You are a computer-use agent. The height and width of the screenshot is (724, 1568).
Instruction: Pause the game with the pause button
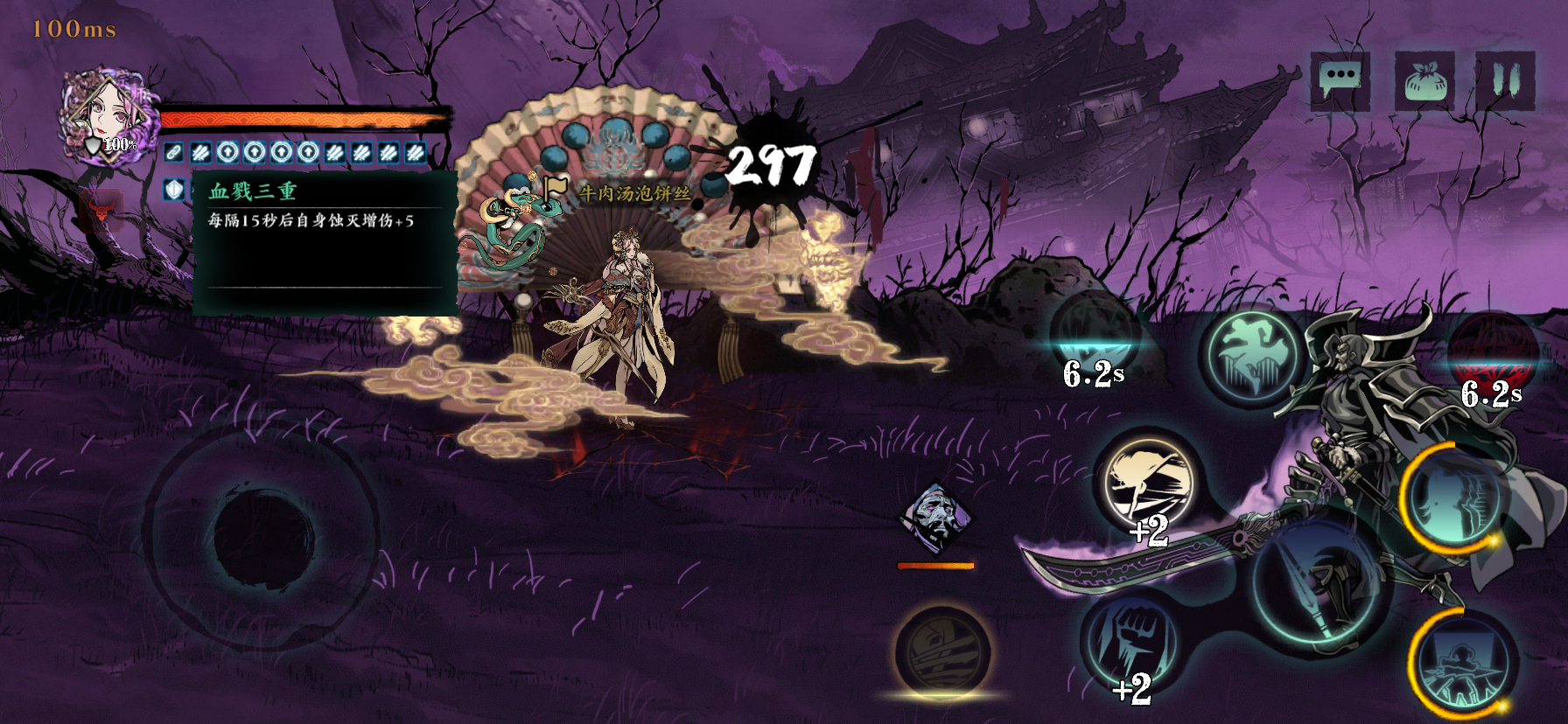pos(1505,80)
